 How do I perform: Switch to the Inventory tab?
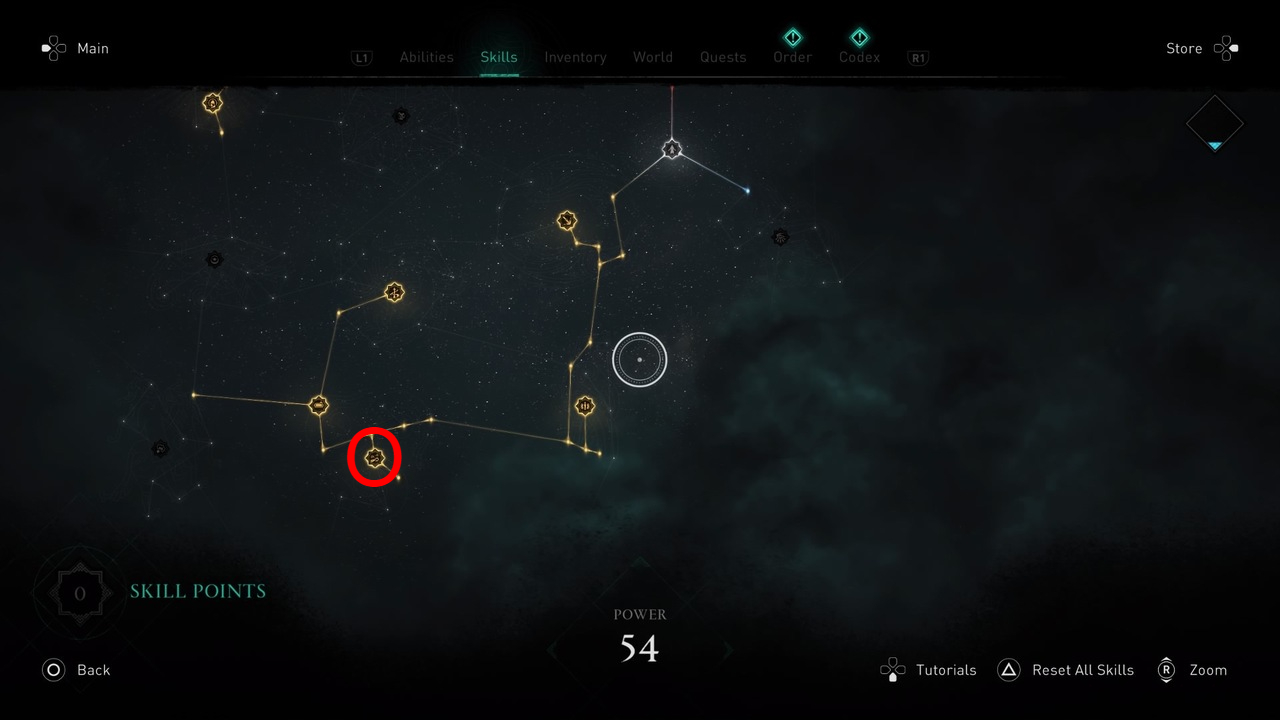point(575,57)
